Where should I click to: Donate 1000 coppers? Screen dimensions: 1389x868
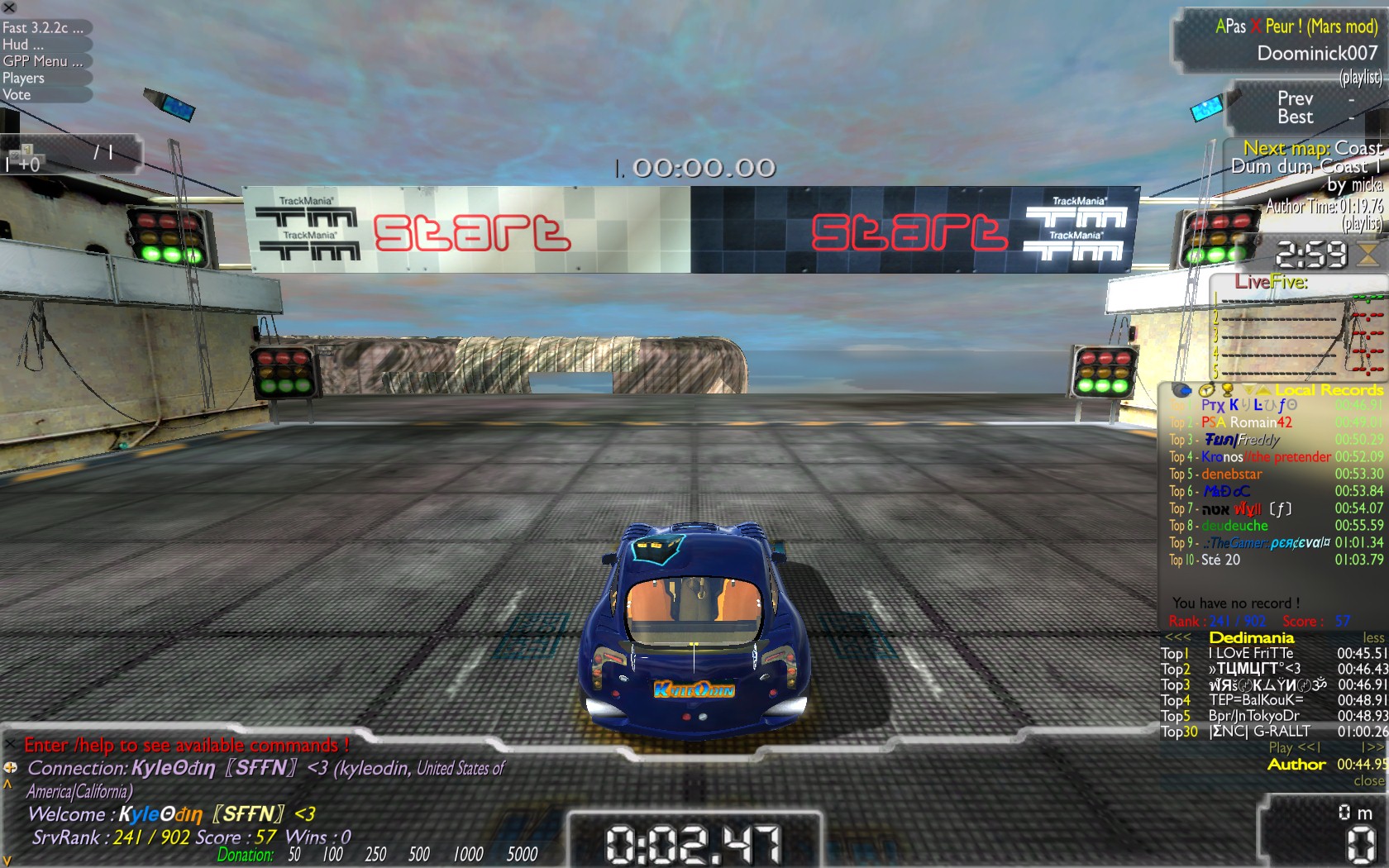coord(468,855)
